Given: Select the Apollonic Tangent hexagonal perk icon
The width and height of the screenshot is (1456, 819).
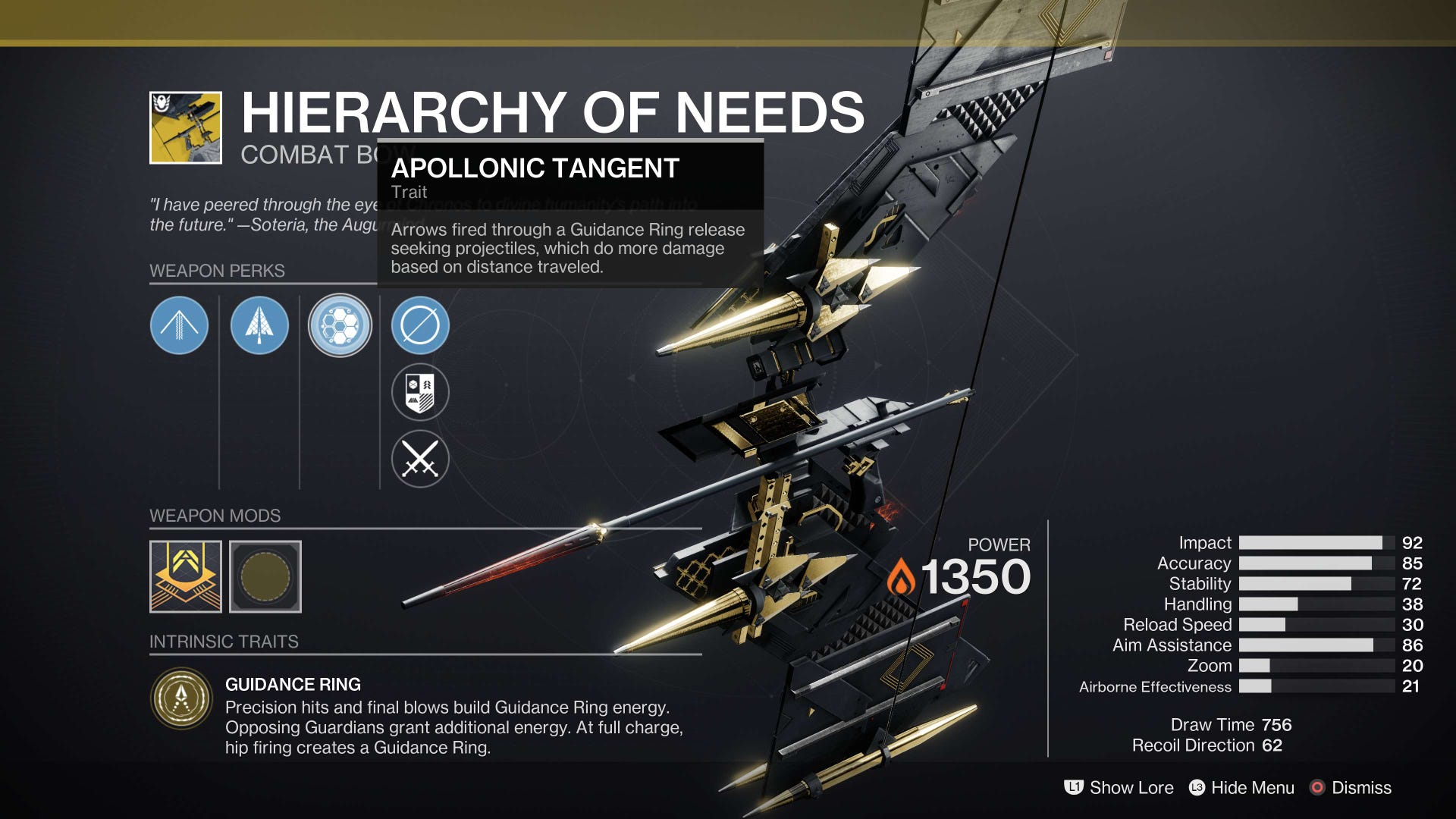Looking at the screenshot, I should coord(340,325).
